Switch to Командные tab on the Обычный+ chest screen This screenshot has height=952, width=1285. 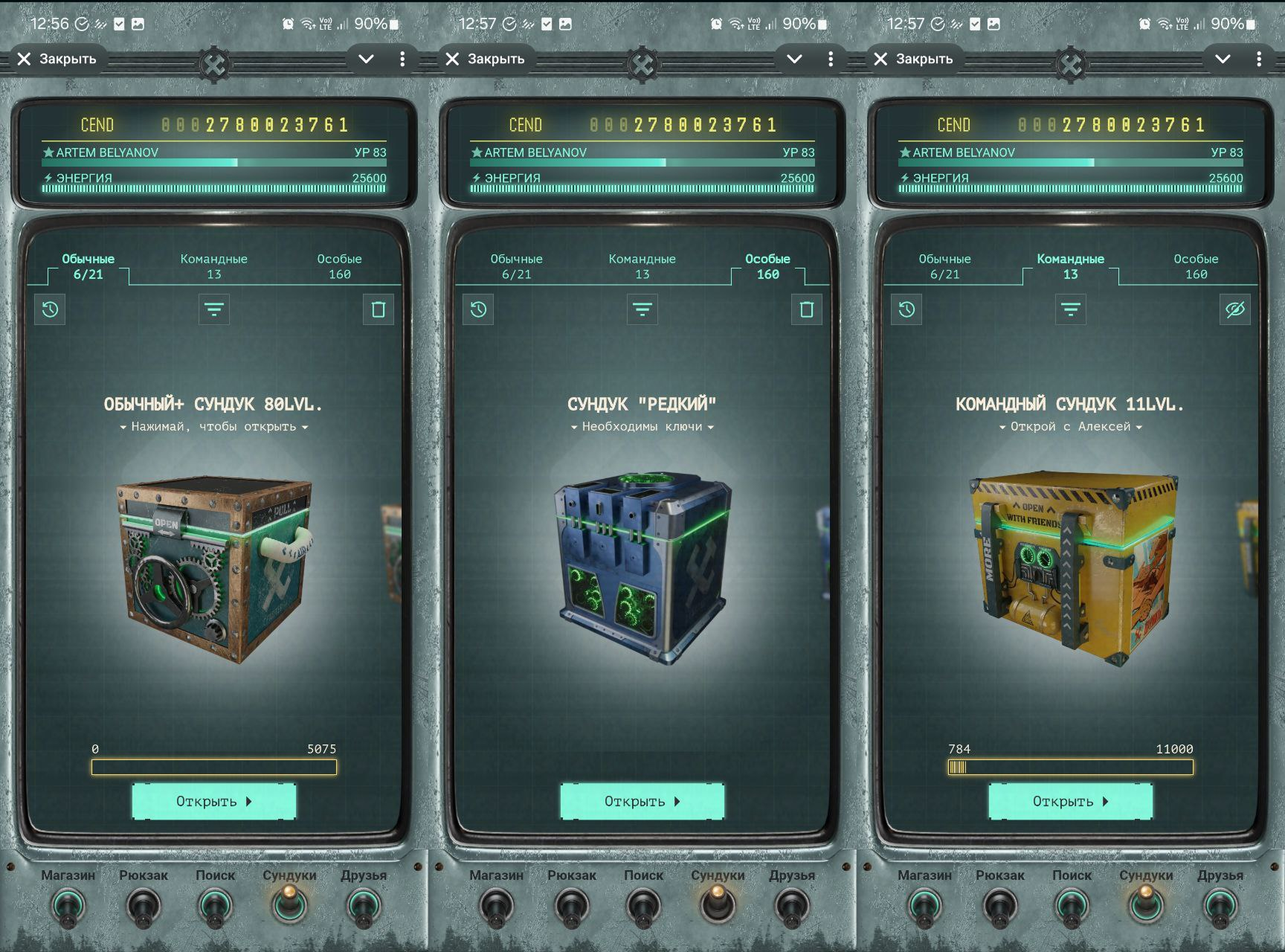click(213, 266)
